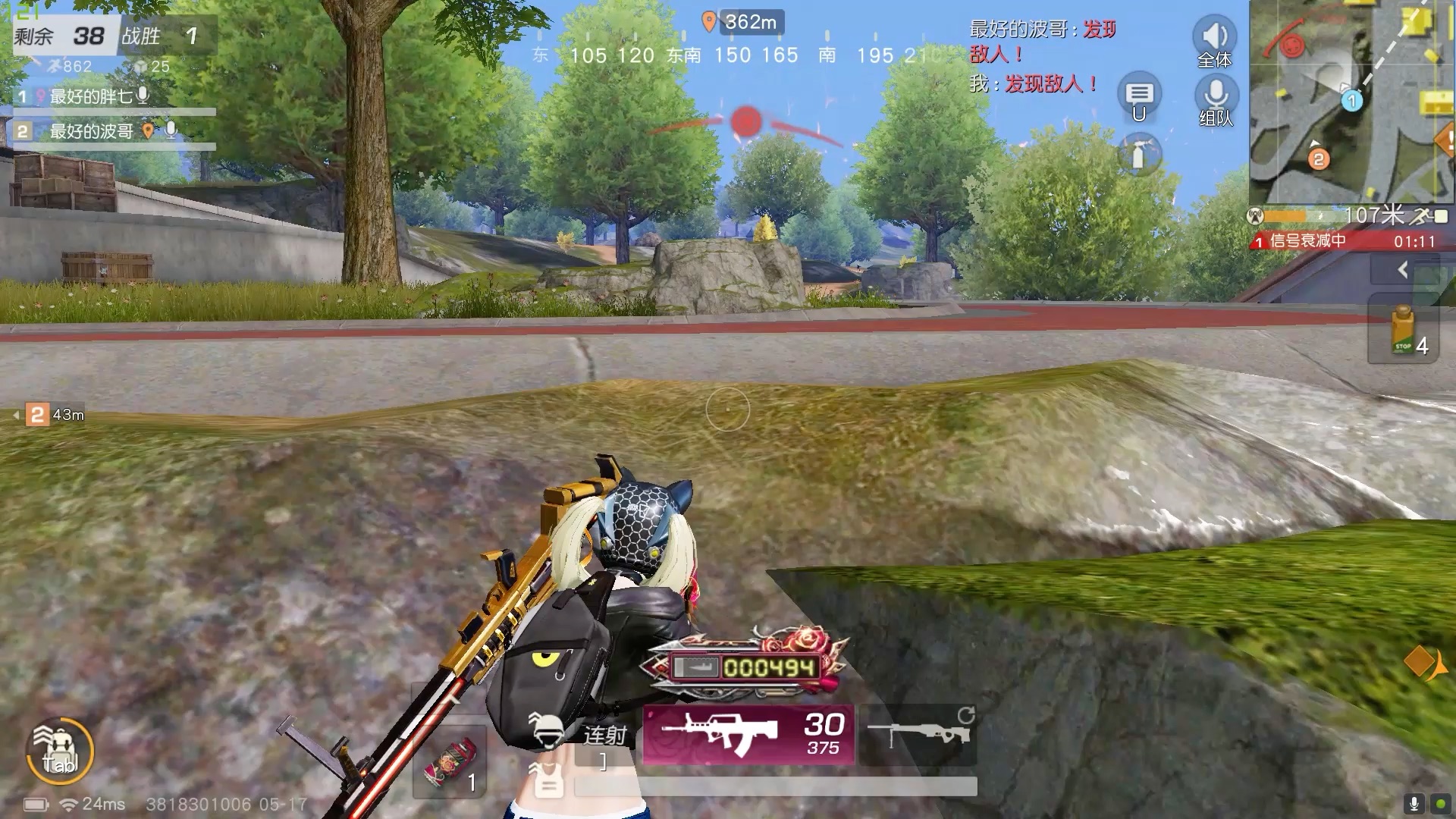Viewport: 1456px width, 819px height.
Task: Click the bottom-right microphone indicator
Action: pos(1414,803)
